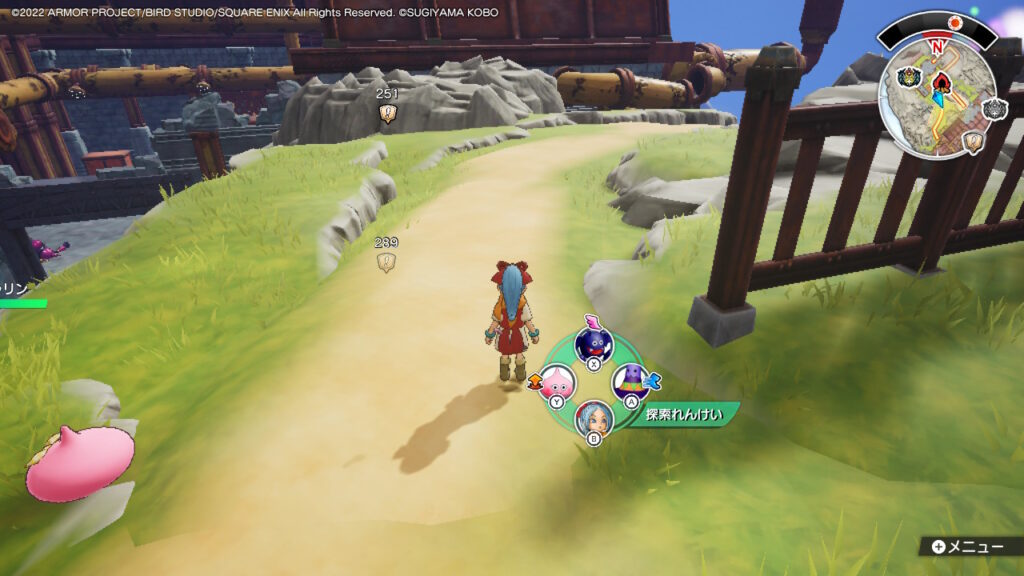Click the 289 distance treasure marker
This screenshot has width=1024, height=576.
pyautogui.click(x=386, y=262)
